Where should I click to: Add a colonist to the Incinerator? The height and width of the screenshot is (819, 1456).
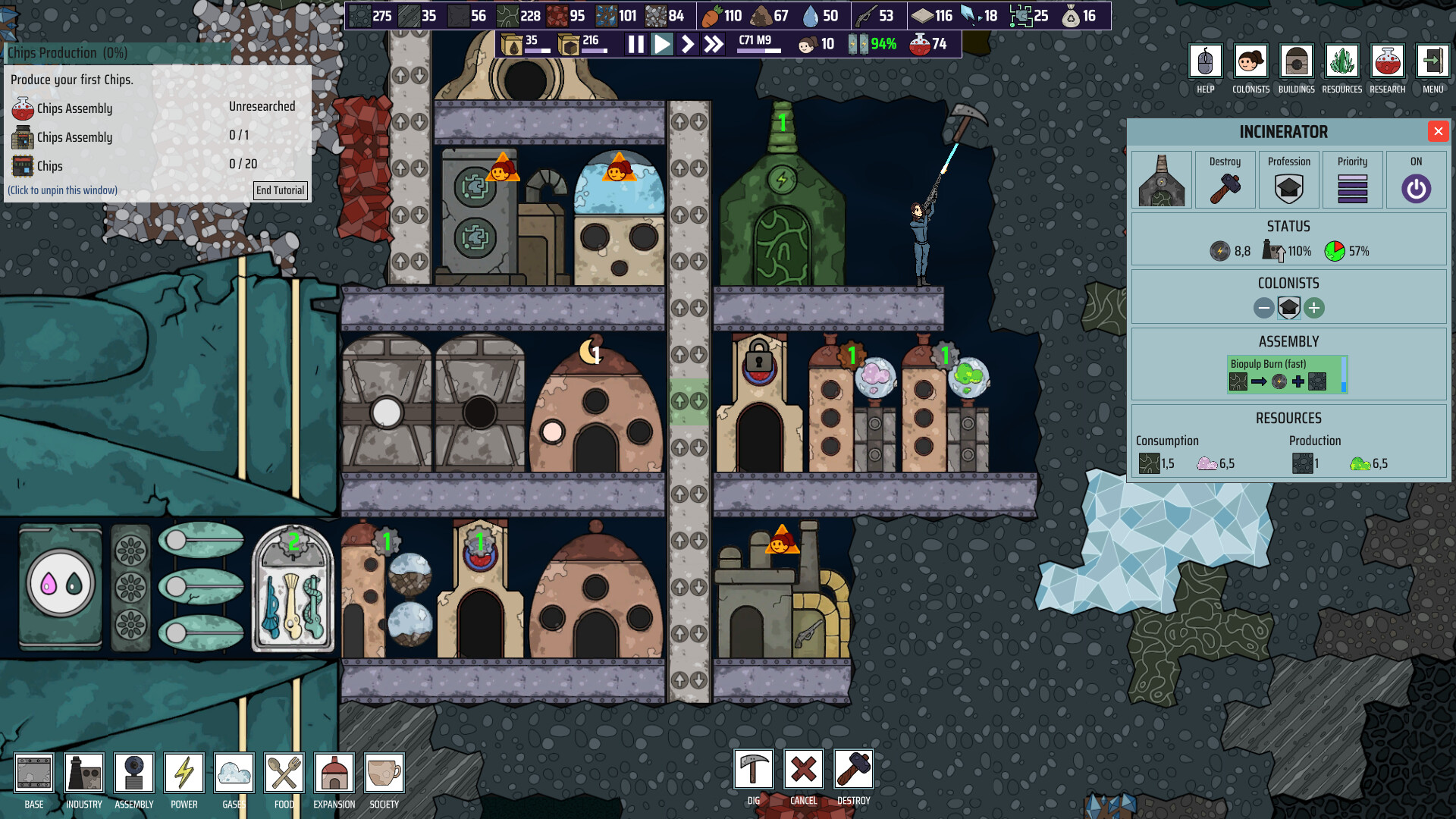[1315, 308]
